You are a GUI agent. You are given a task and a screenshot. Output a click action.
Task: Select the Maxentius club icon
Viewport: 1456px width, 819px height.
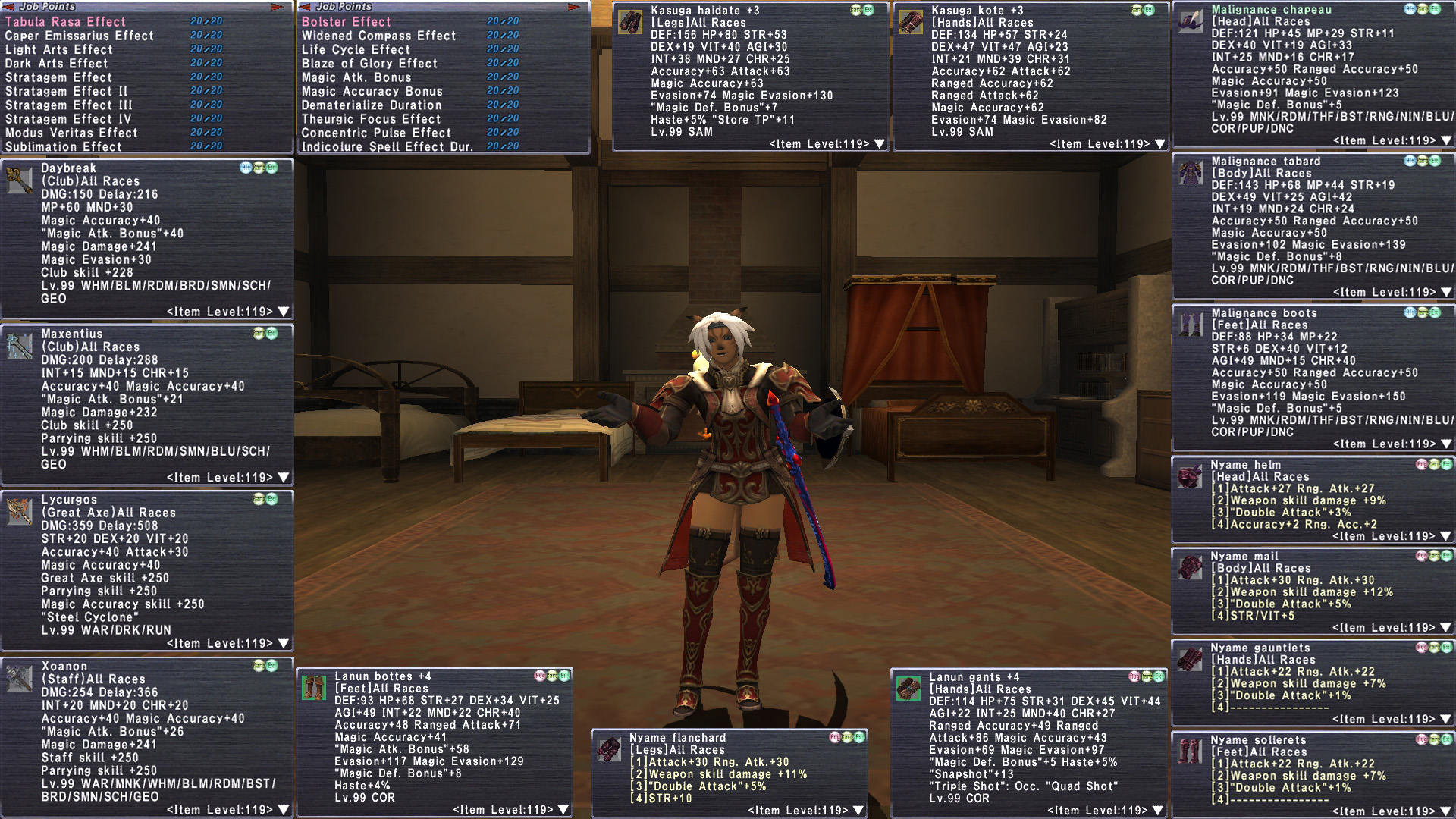coord(19,346)
